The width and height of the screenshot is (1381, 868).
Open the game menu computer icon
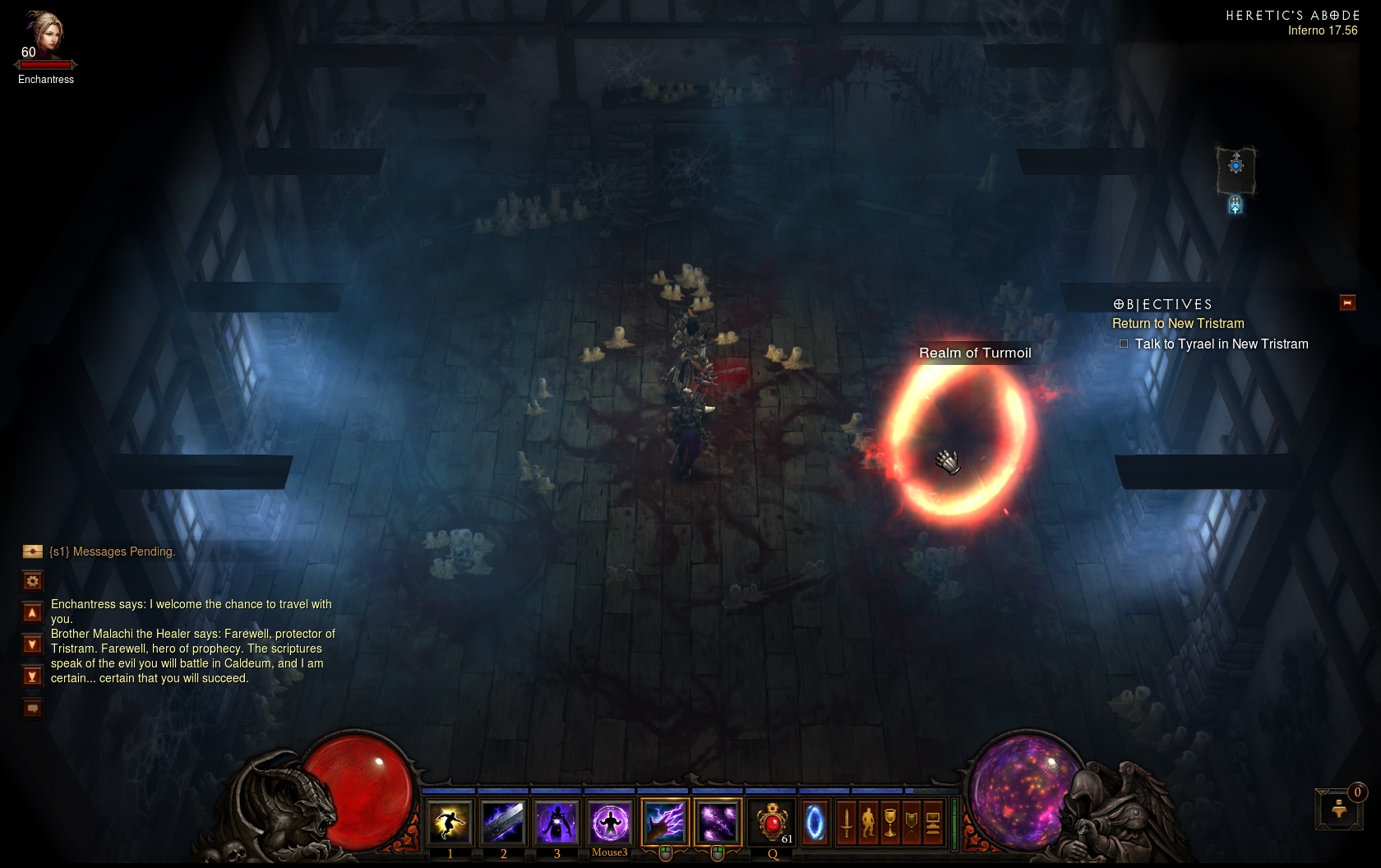(x=933, y=822)
